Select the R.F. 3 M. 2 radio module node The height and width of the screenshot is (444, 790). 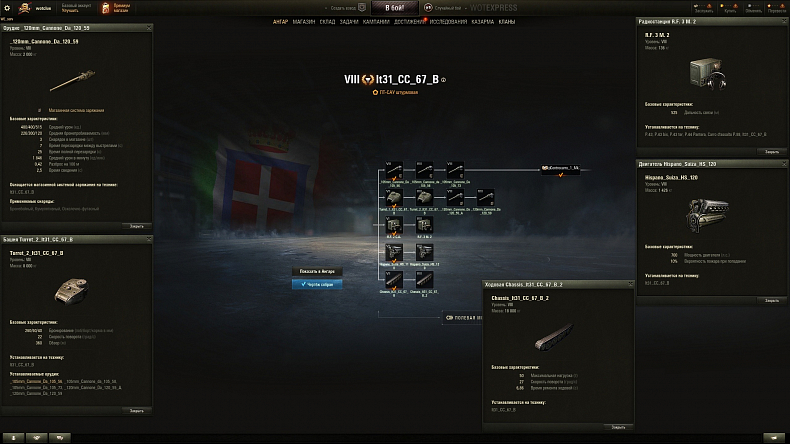424,225
